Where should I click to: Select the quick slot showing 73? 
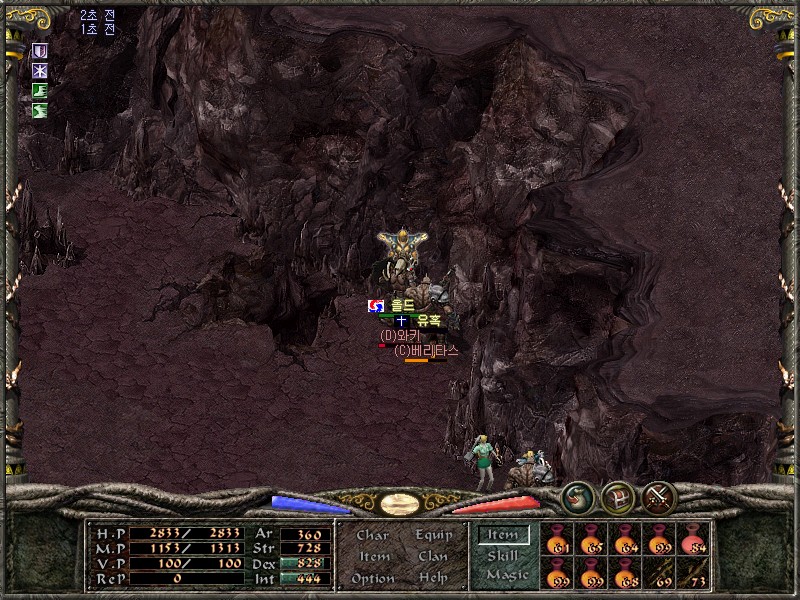(692, 573)
